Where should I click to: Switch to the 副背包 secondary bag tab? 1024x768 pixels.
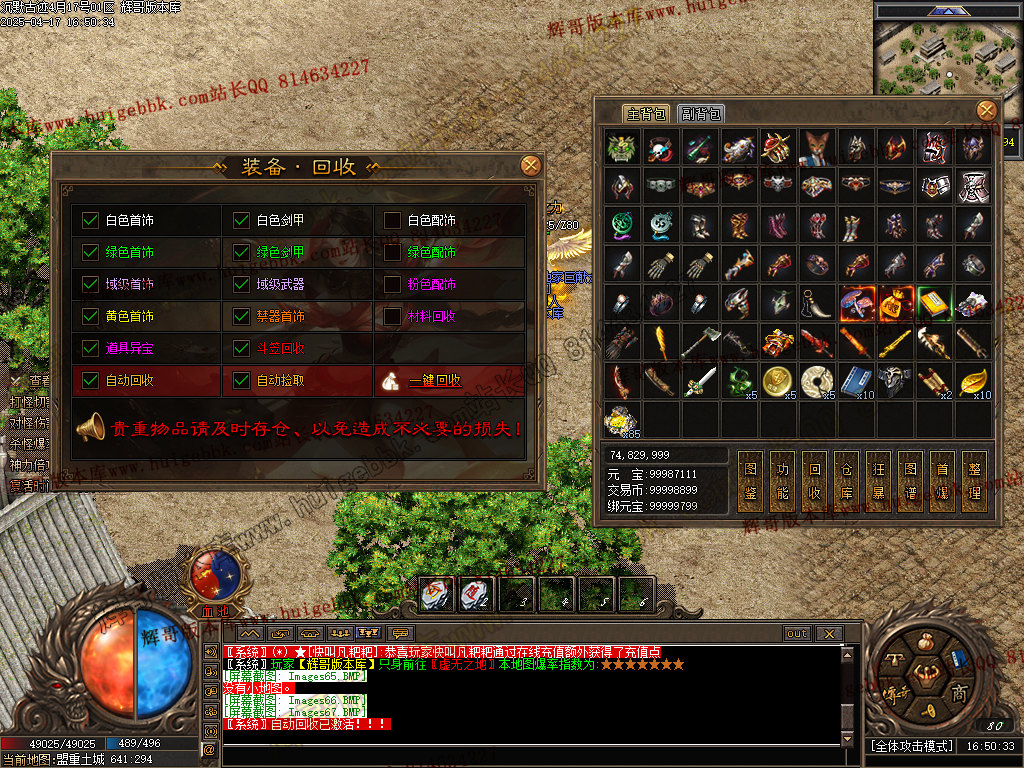(x=701, y=114)
